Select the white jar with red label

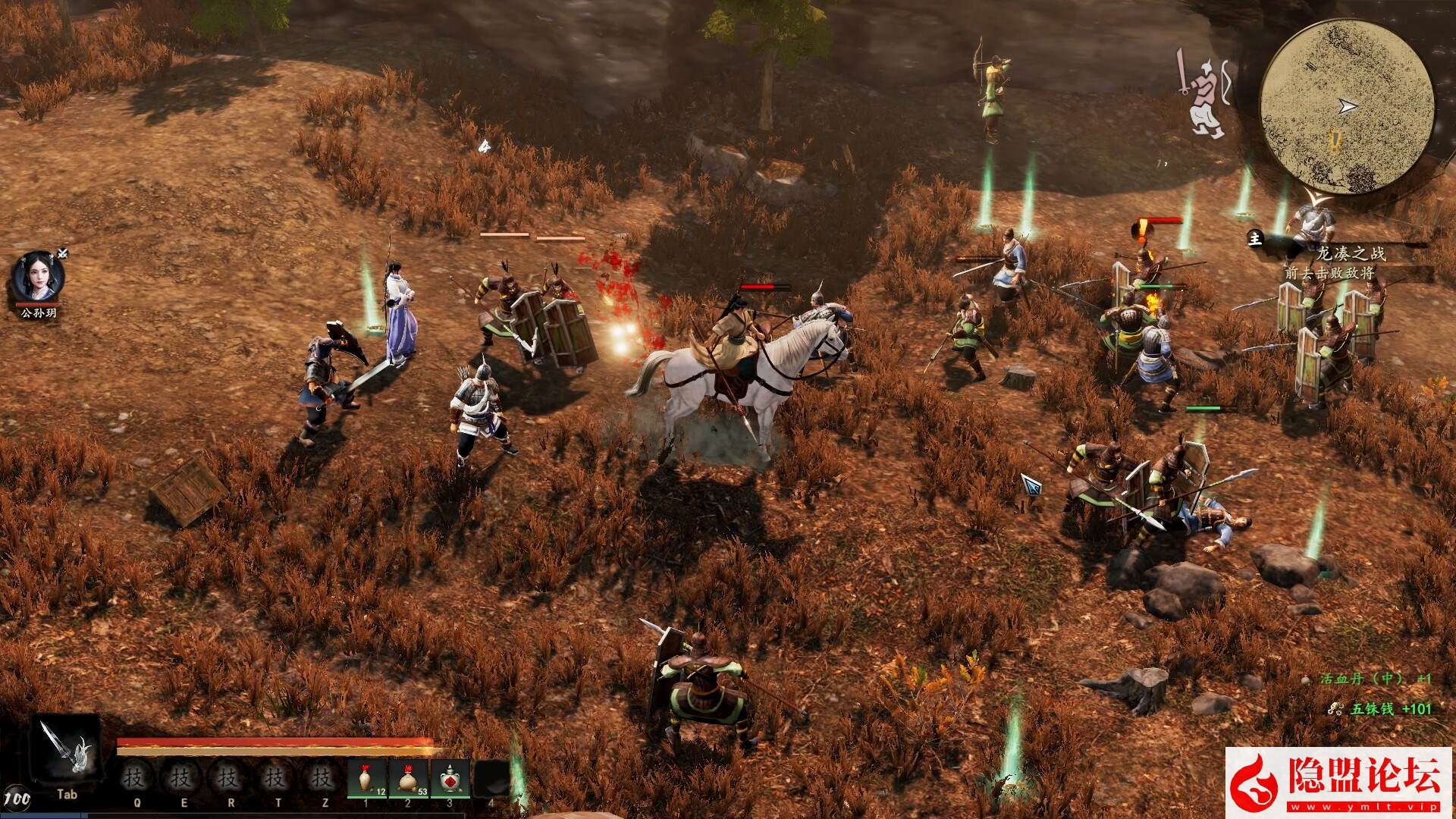pos(451,779)
